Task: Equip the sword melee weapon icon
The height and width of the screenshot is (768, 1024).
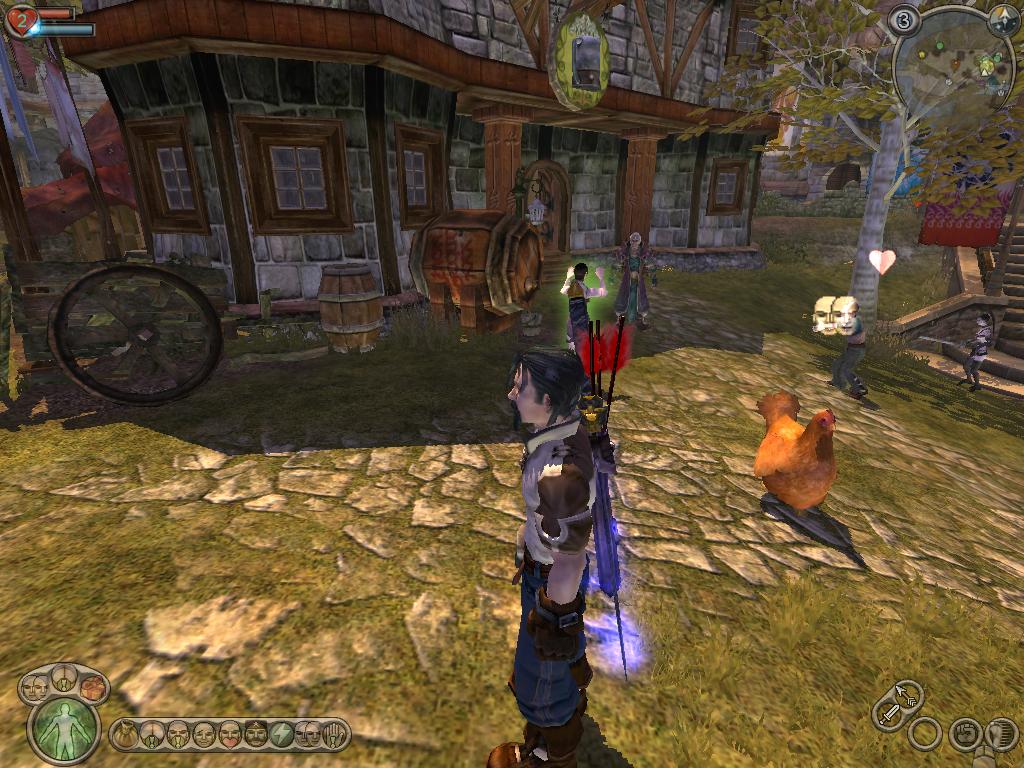Action: click(x=888, y=714)
